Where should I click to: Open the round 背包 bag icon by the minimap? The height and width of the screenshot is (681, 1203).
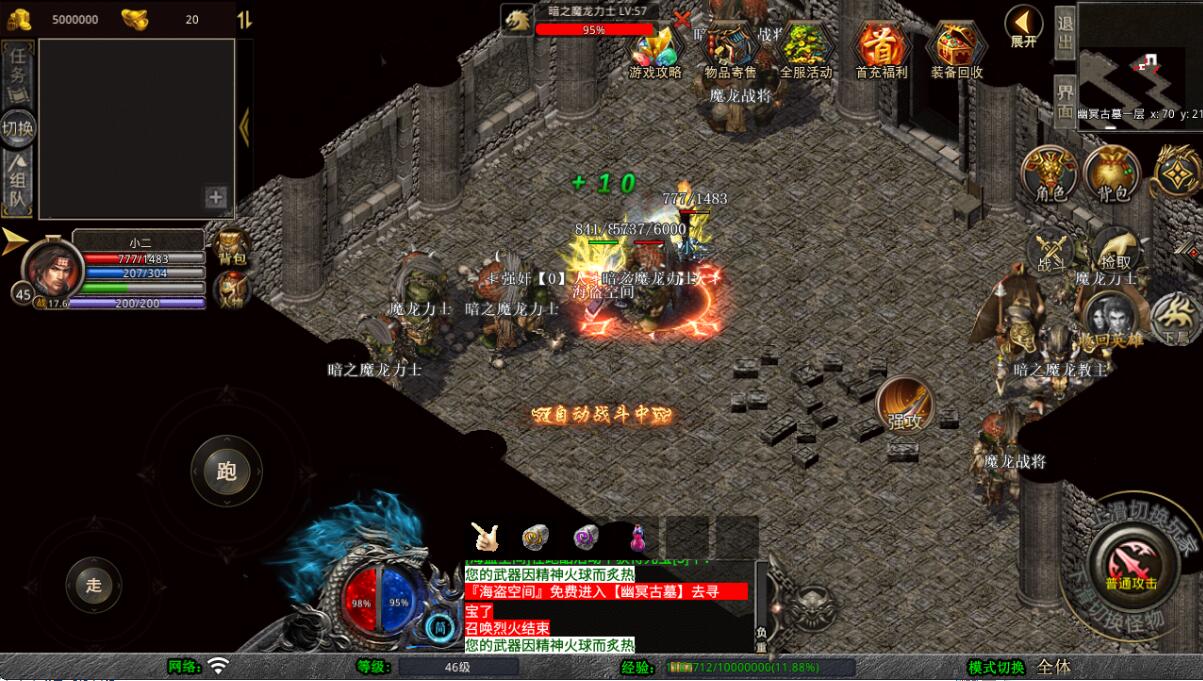click(x=1111, y=174)
